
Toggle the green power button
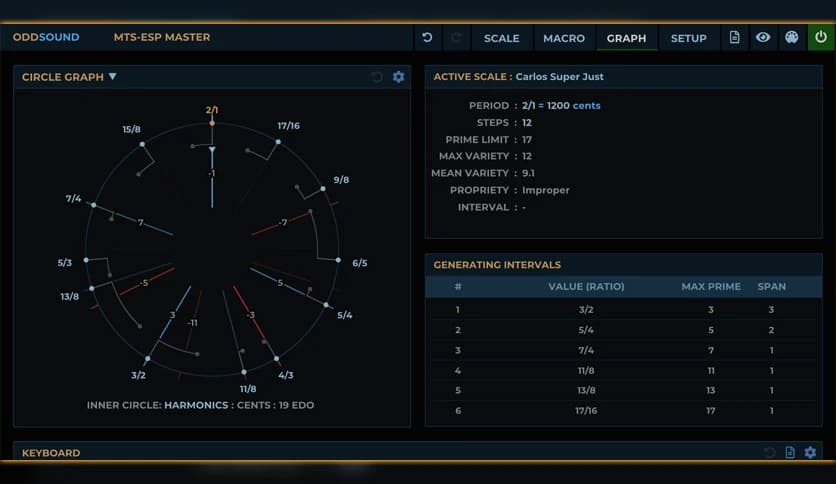821,38
